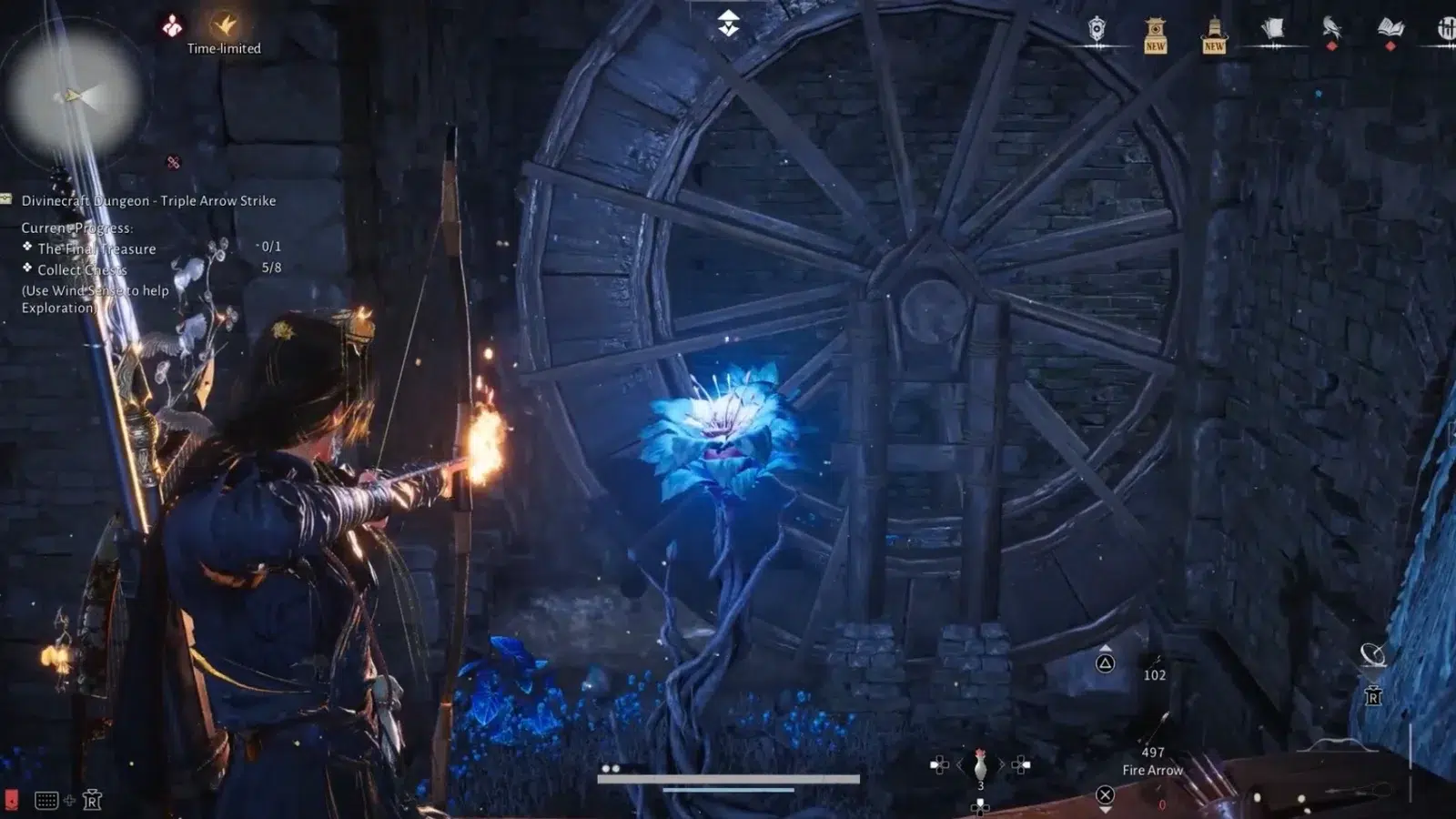The height and width of the screenshot is (819, 1456).
Task: Select the Divinecraft Dungeon quest tracker title
Action: (x=148, y=201)
